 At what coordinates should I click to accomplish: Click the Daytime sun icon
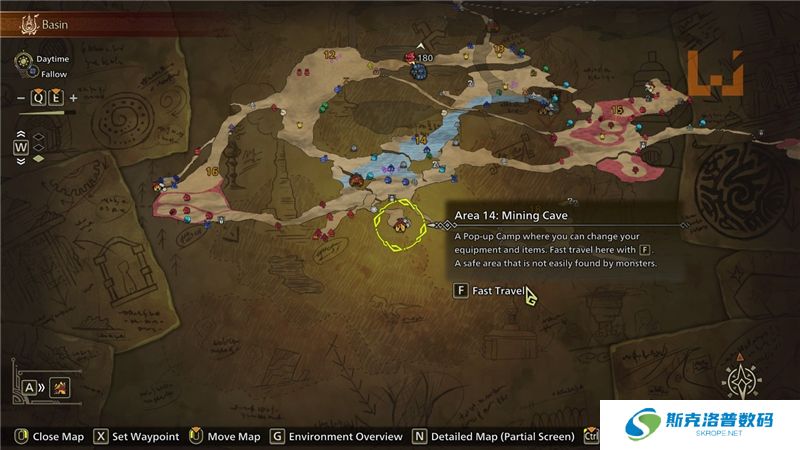[24, 60]
